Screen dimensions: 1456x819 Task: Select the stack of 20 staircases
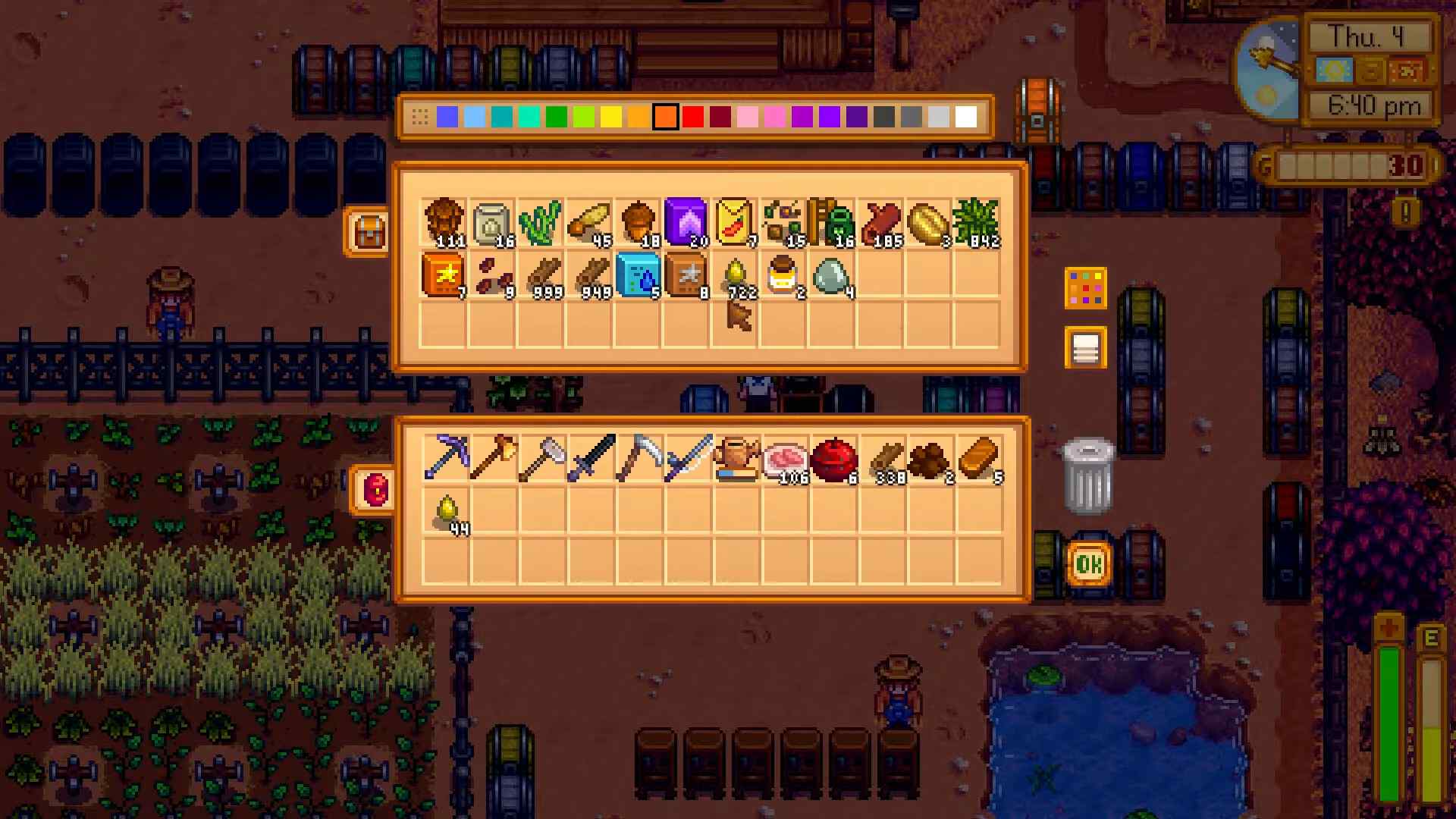pos(686,221)
